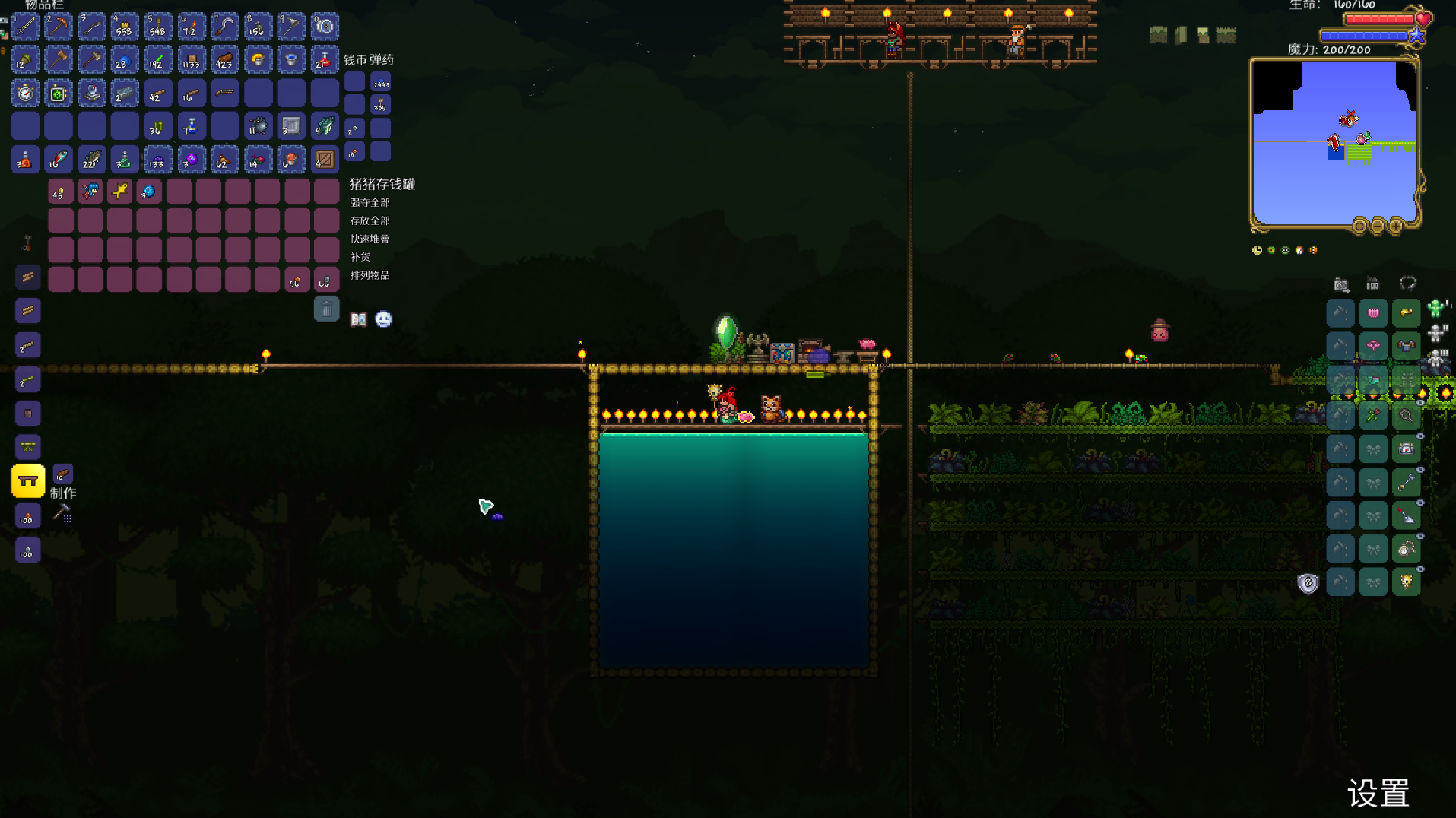Open the emote face bubble icon
1456x818 pixels.
[x=383, y=319]
